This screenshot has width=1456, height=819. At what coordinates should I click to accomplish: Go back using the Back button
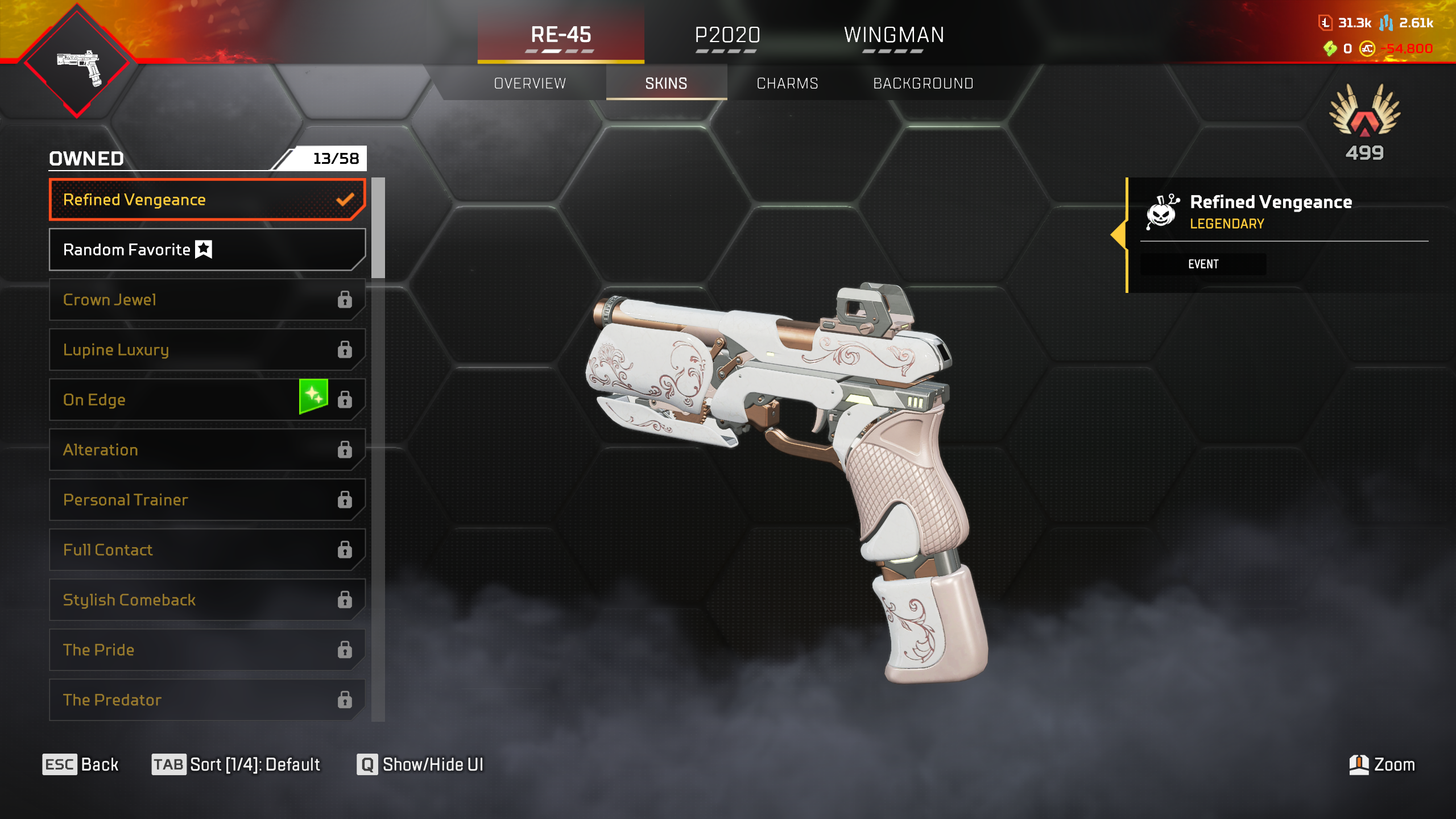(81, 764)
